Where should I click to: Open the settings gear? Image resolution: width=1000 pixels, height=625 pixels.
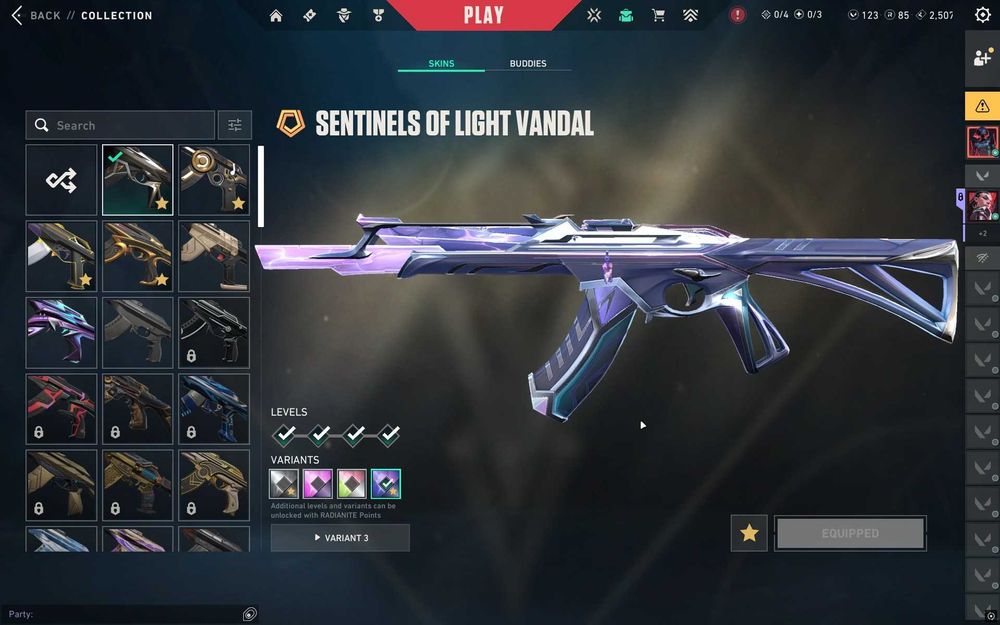[x=982, y=15]
